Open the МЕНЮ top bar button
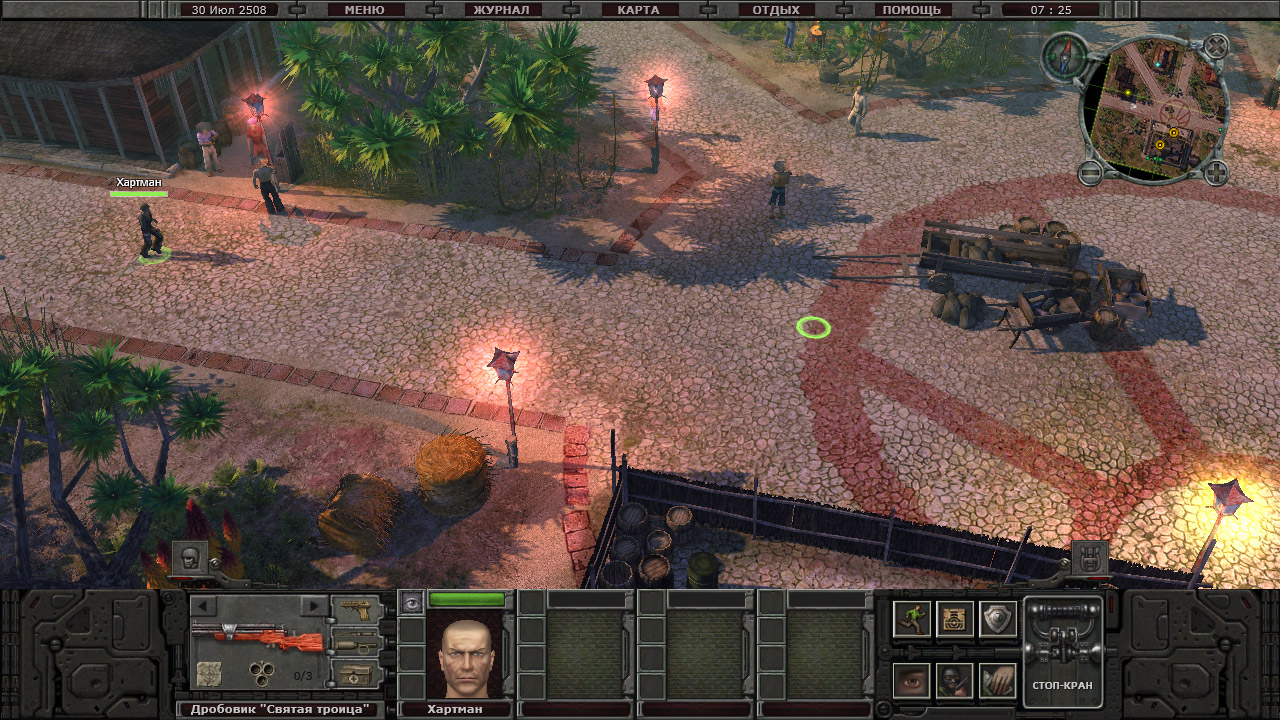 pos(364,10)
